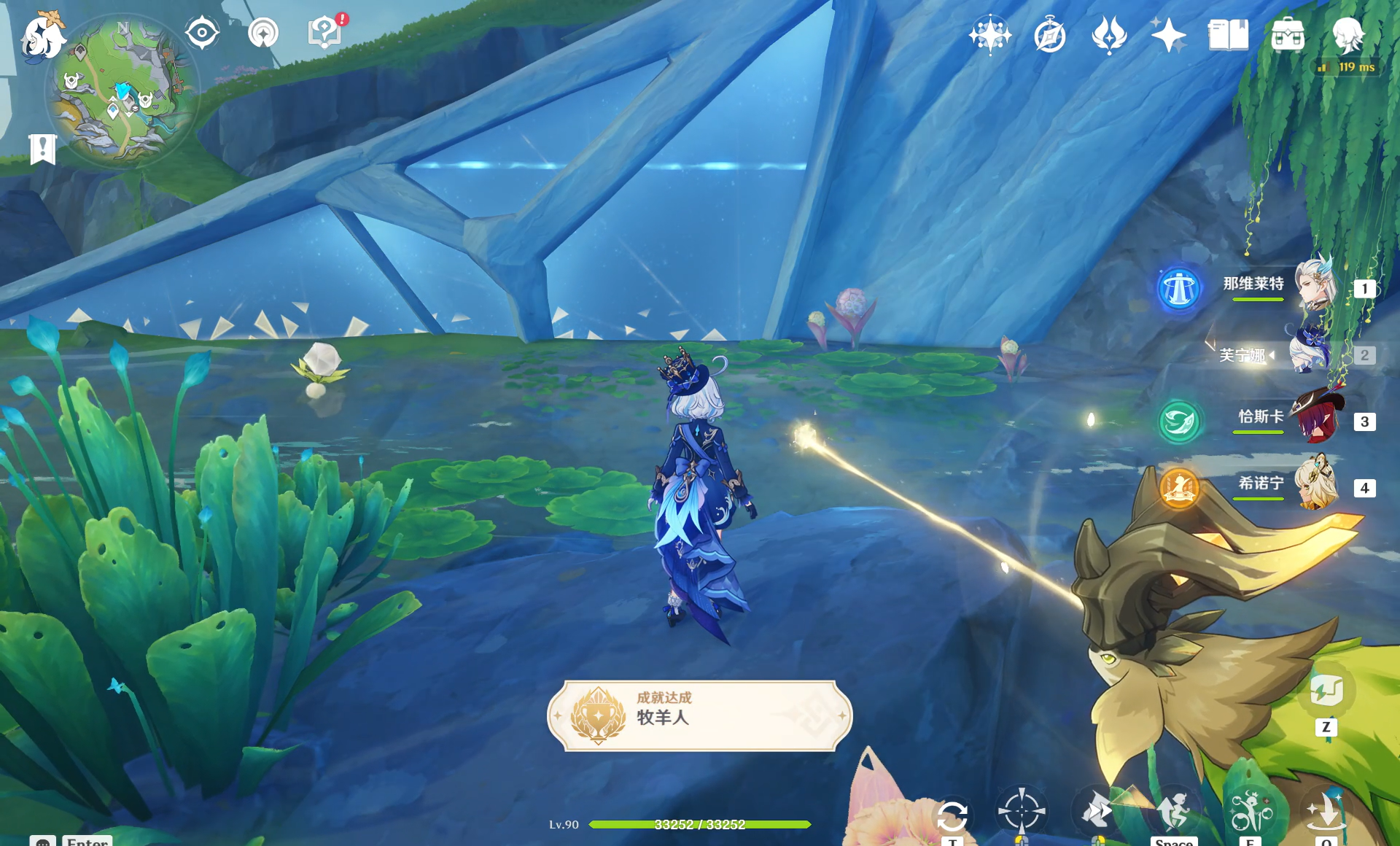Screen dimensions: 1400x846
Task: Open the co-op signal icon
Action: 263,34
